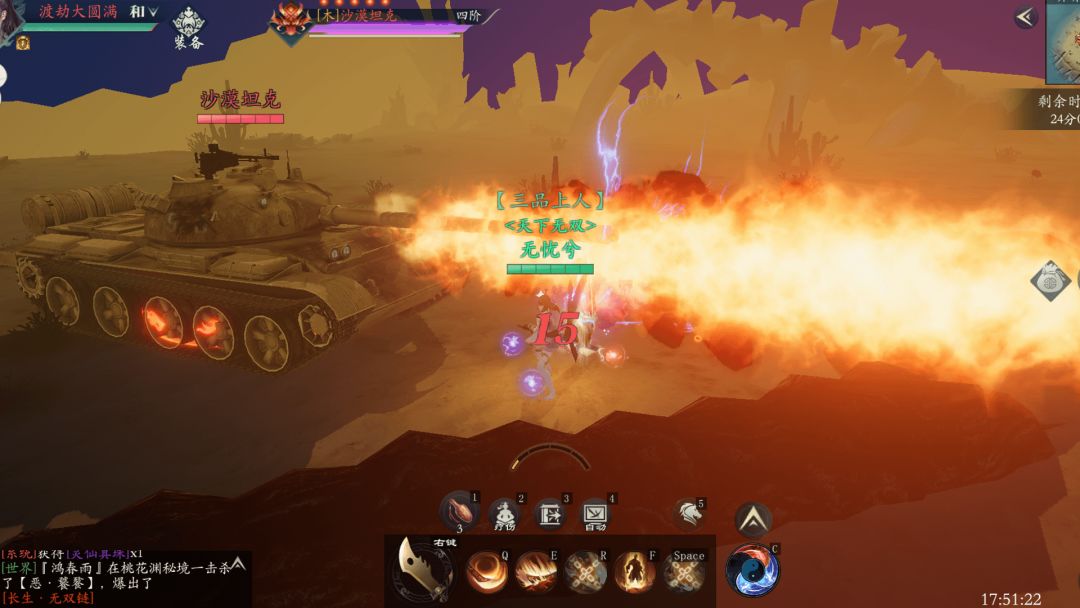The height and width of the screenshot is (608, 1080).
Task: Activate the F burning figure skill
Action: pos(635,572)
